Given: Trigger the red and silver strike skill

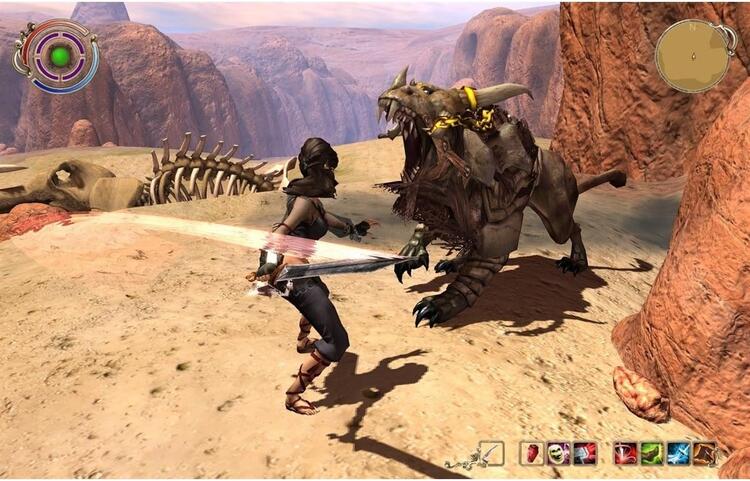Looking at the screenshot, I should tap(585, 453).
